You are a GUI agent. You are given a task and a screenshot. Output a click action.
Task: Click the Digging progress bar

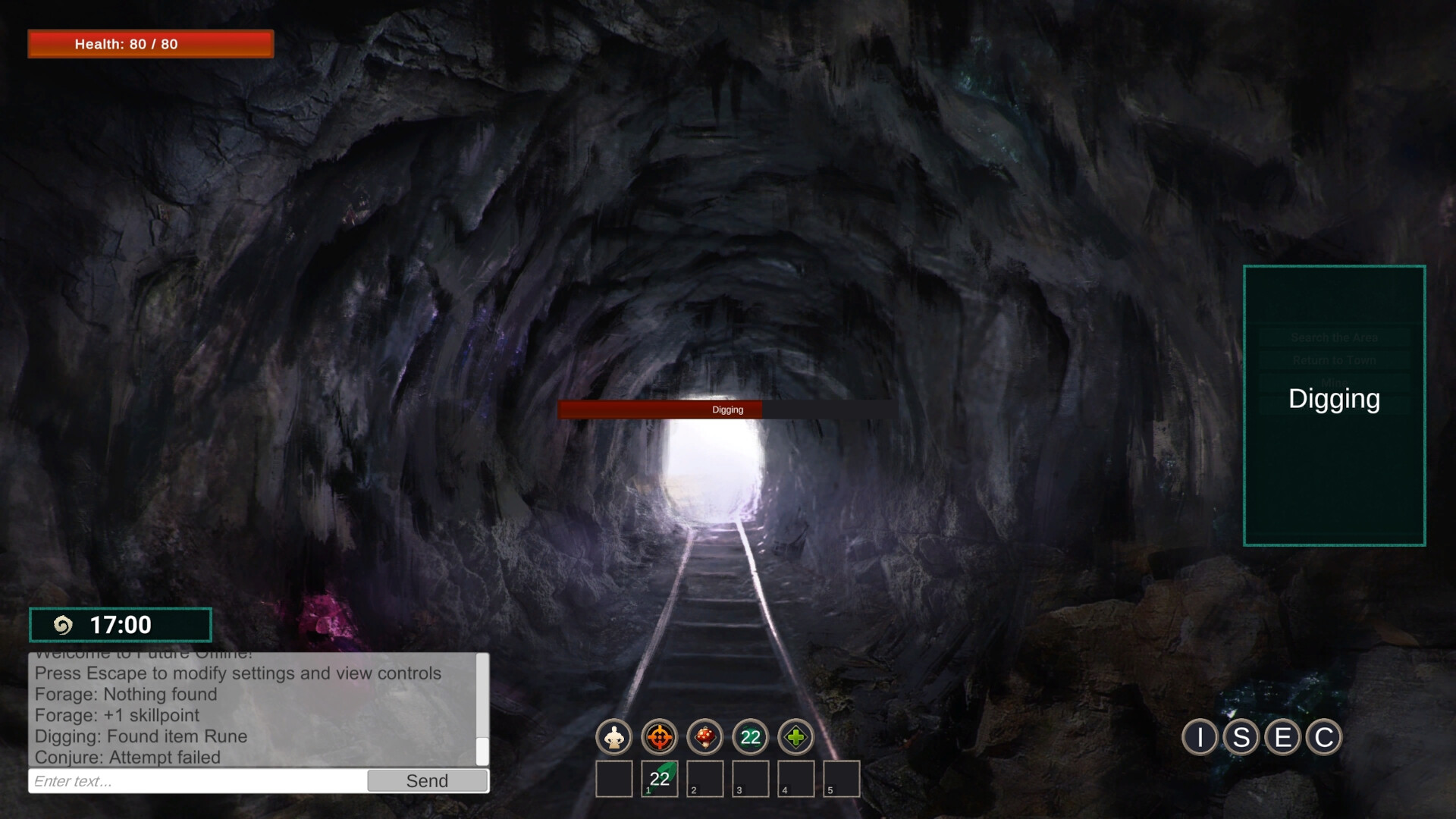pos(726,409)
